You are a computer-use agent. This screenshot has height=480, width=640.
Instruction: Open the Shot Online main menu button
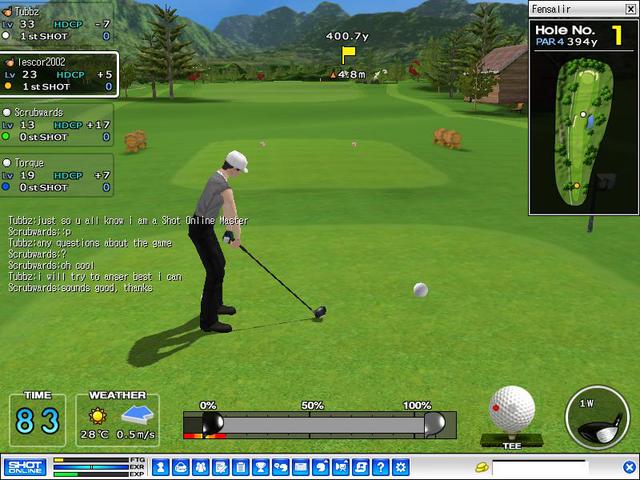24,467
